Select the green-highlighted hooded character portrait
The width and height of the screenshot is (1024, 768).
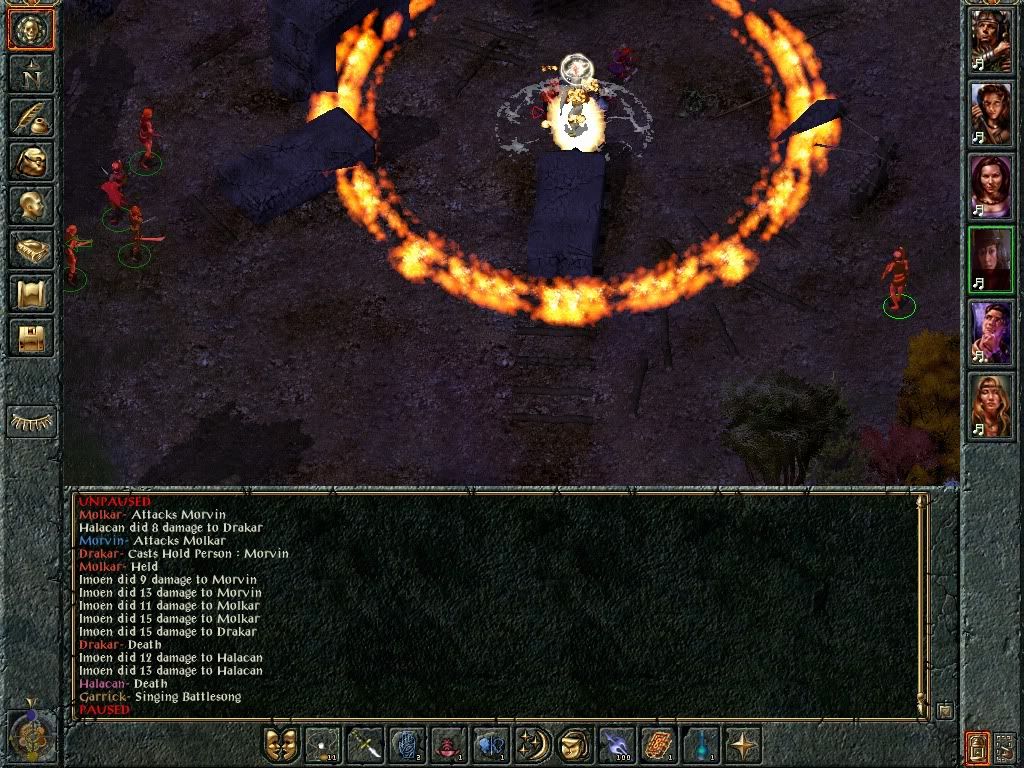(990, 259)
